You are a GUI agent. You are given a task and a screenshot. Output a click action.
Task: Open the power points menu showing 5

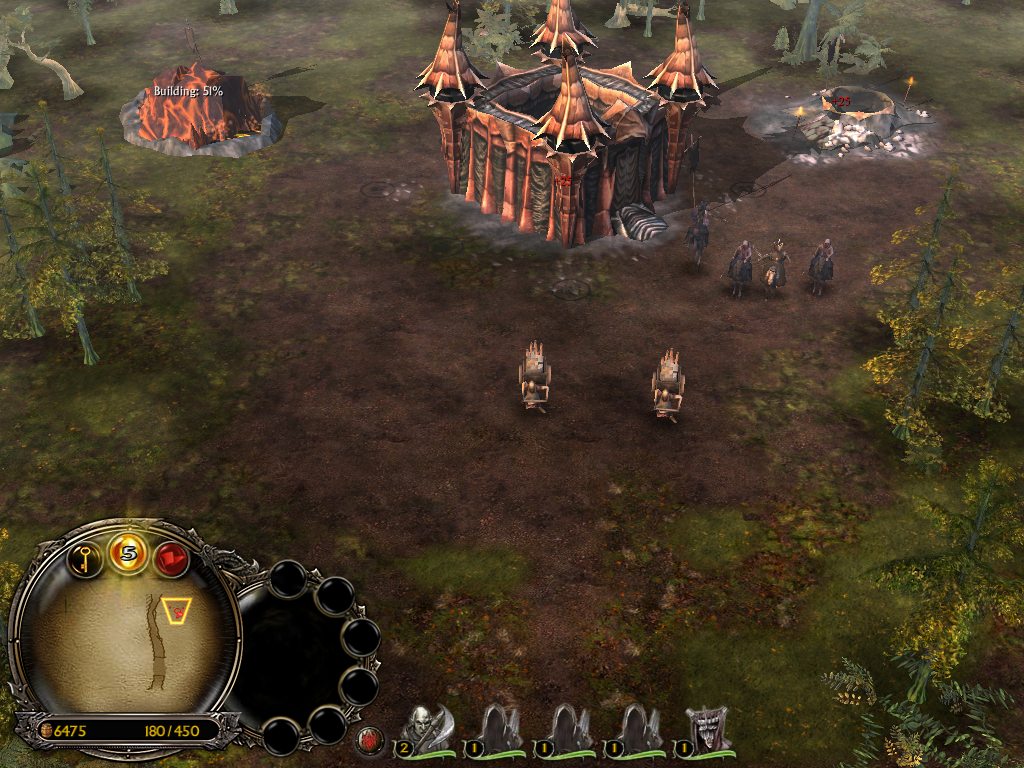point(129,553)
